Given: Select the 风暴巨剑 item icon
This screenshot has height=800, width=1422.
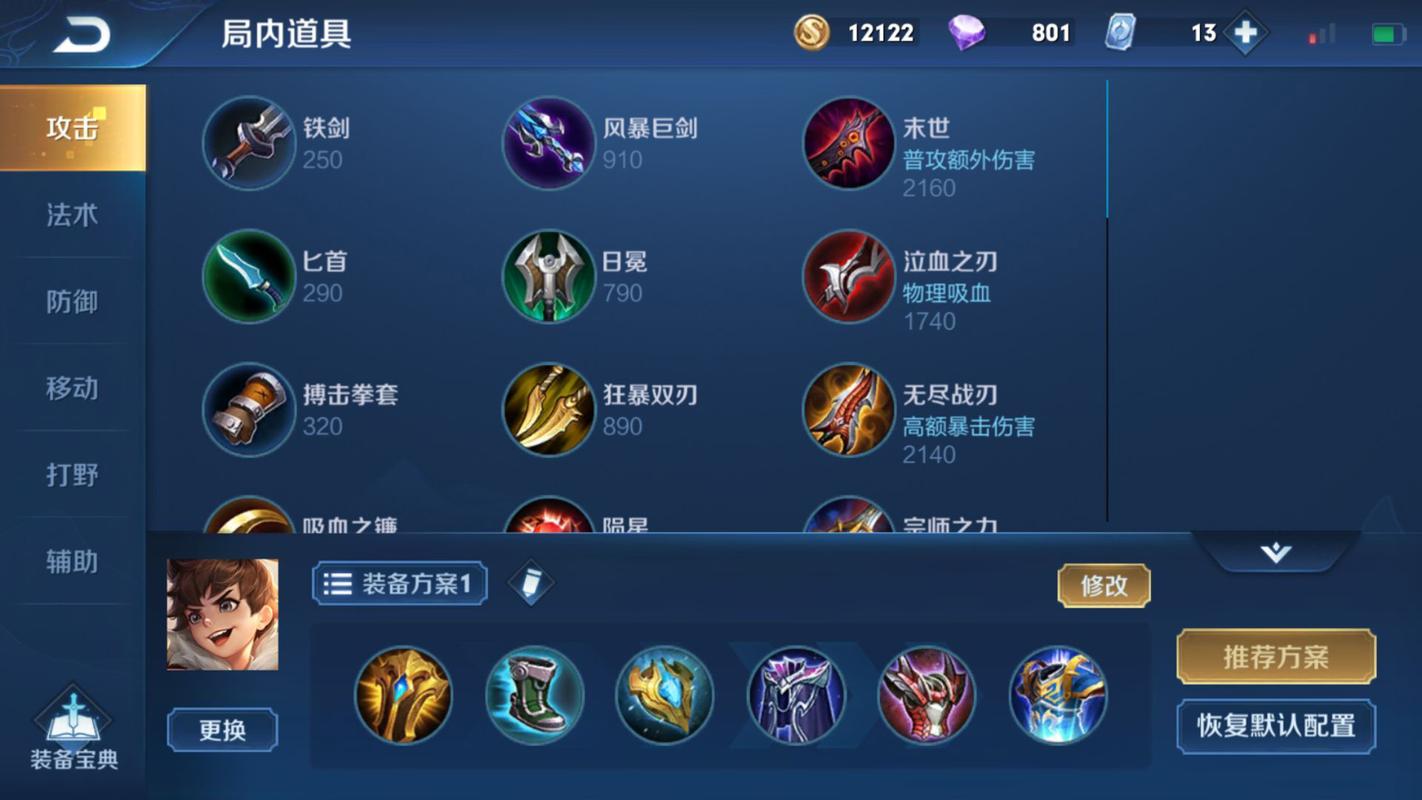Looking at the screenshot, I should (x=548, y=143).
